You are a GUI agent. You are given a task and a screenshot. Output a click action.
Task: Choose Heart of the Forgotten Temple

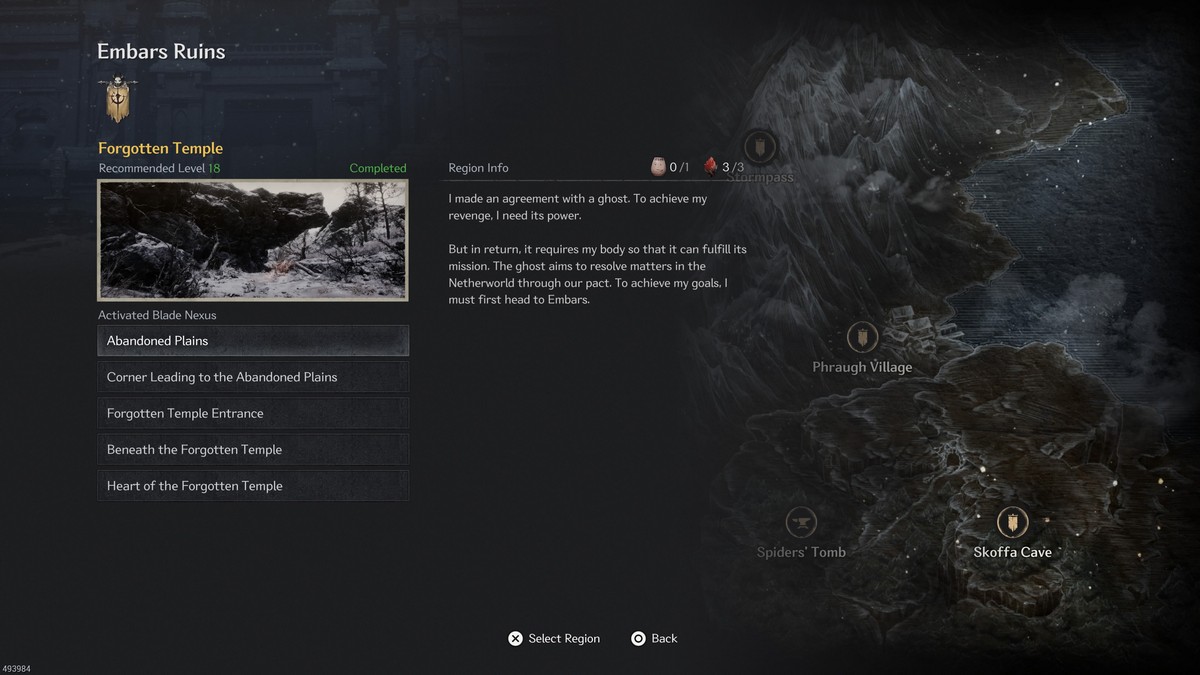[252, 486]
